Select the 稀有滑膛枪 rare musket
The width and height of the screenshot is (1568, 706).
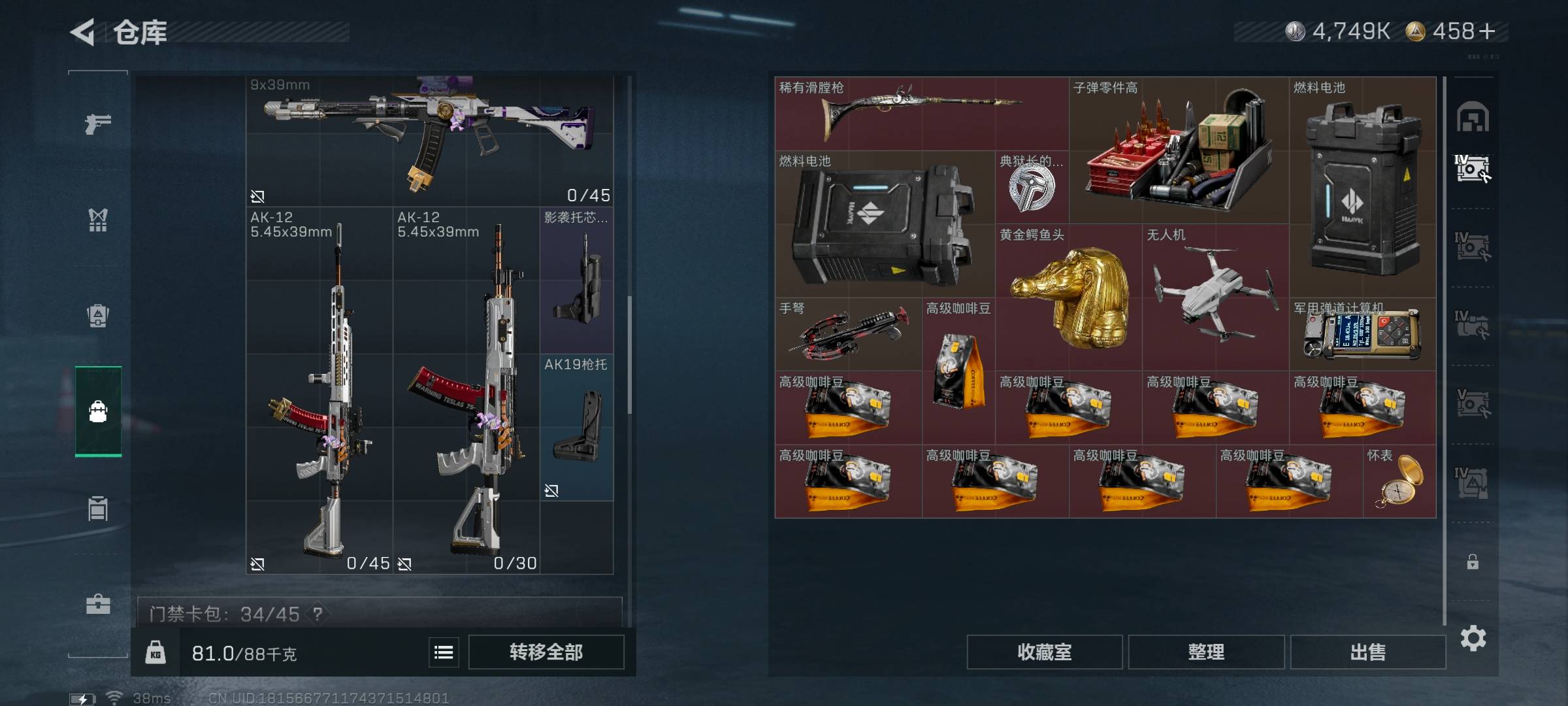click(x=921, y=113)
